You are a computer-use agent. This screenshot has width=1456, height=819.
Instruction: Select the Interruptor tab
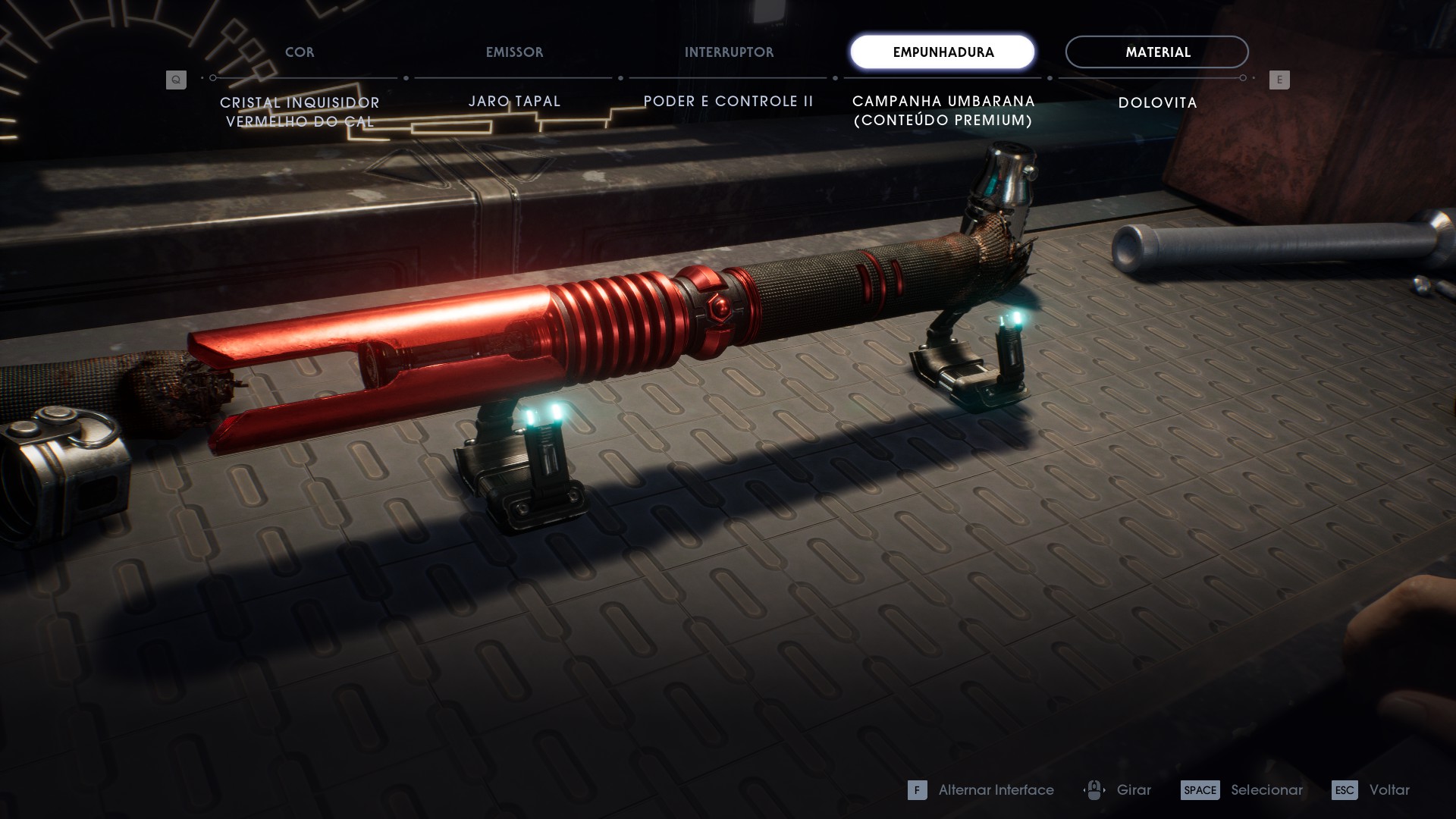(729, 52)
